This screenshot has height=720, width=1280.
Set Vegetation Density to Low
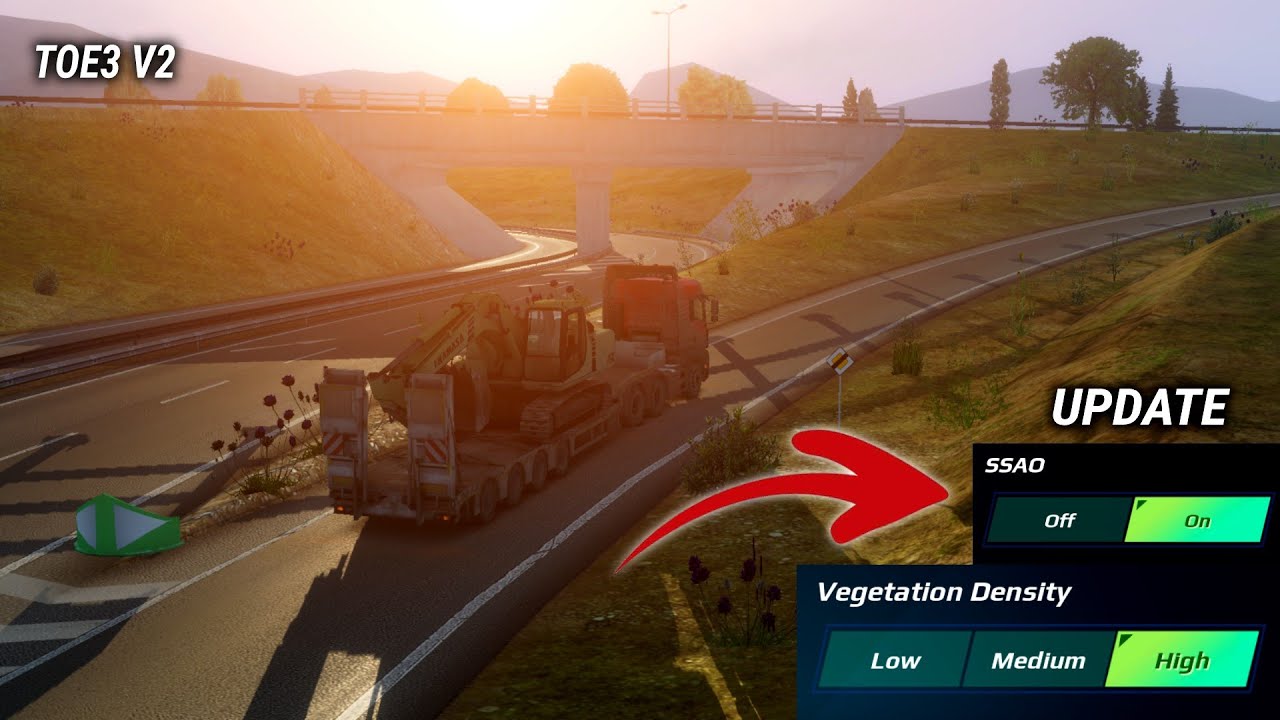click(x=894, y=660)
